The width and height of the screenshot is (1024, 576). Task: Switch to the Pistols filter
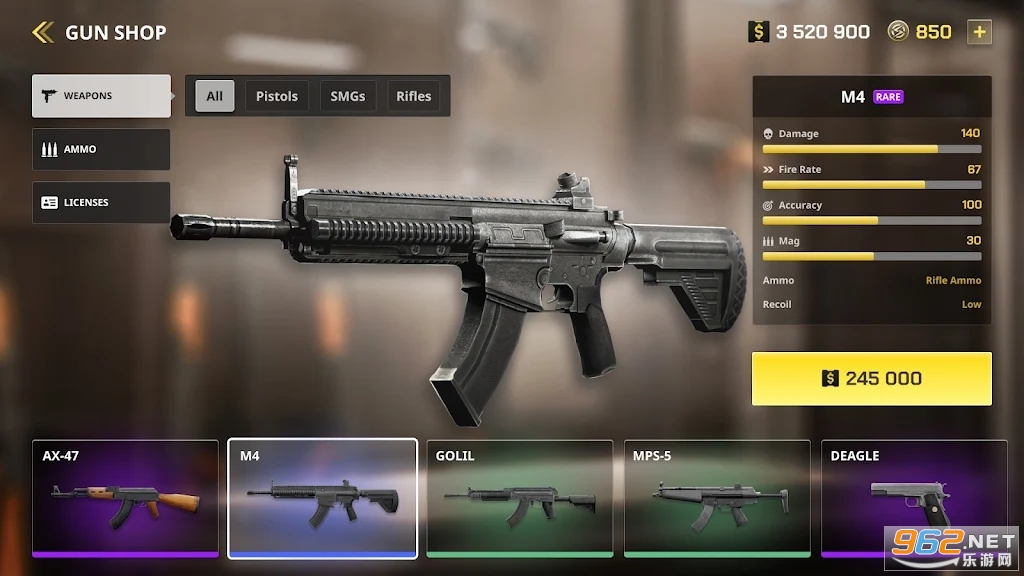(277, 96)
